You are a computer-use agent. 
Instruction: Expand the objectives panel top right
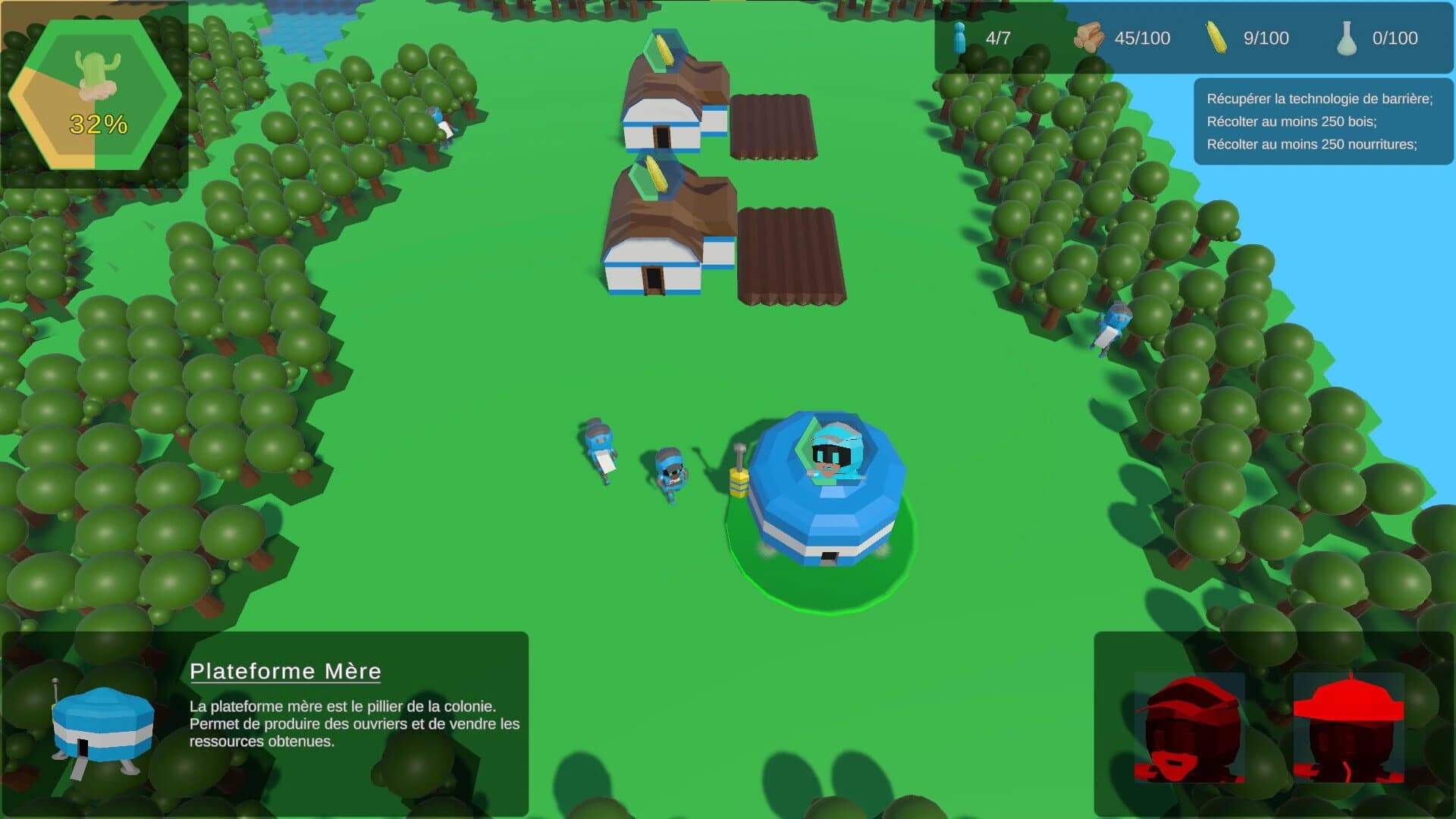1323,123
